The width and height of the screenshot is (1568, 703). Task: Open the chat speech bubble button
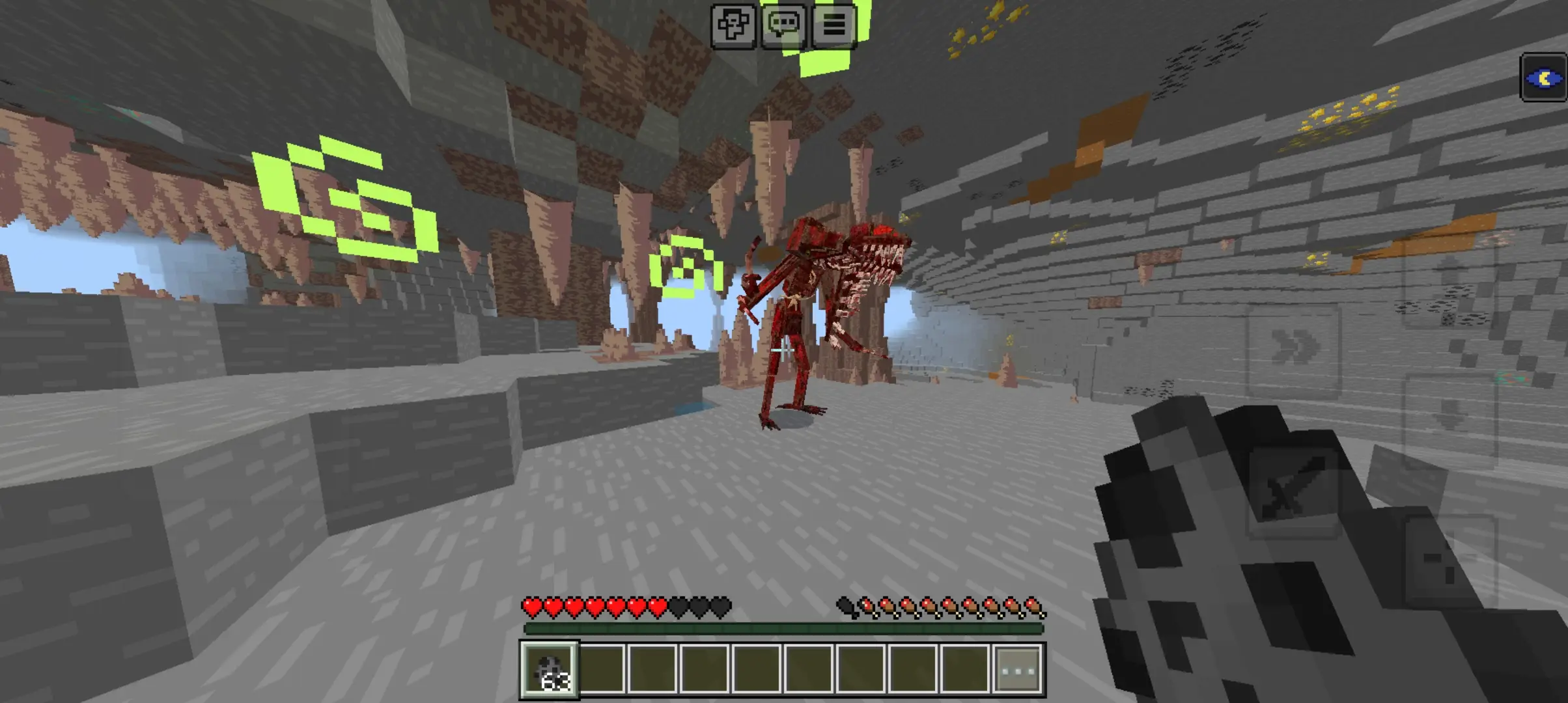[x=783, y=25]
